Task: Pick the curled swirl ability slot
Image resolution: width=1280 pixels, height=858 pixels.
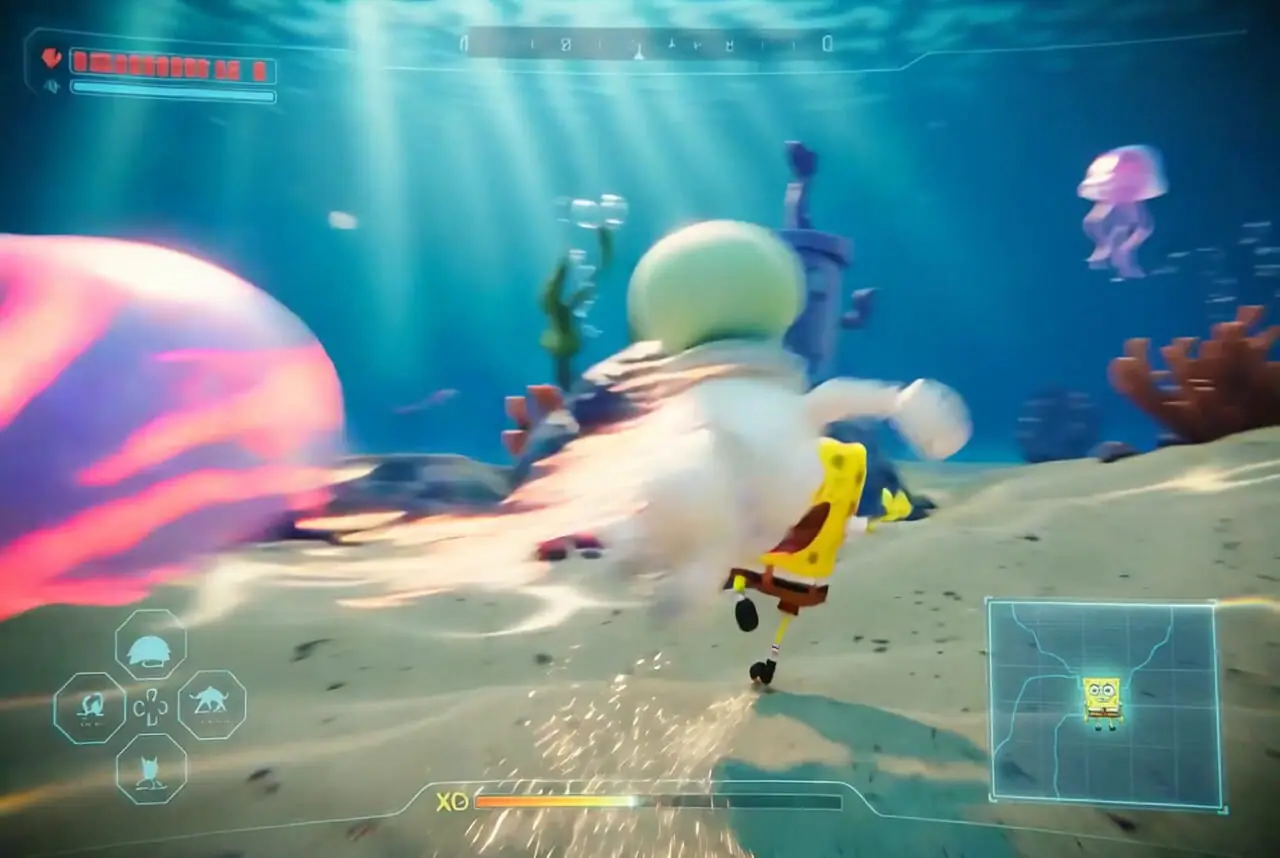Action: point(90,707)
